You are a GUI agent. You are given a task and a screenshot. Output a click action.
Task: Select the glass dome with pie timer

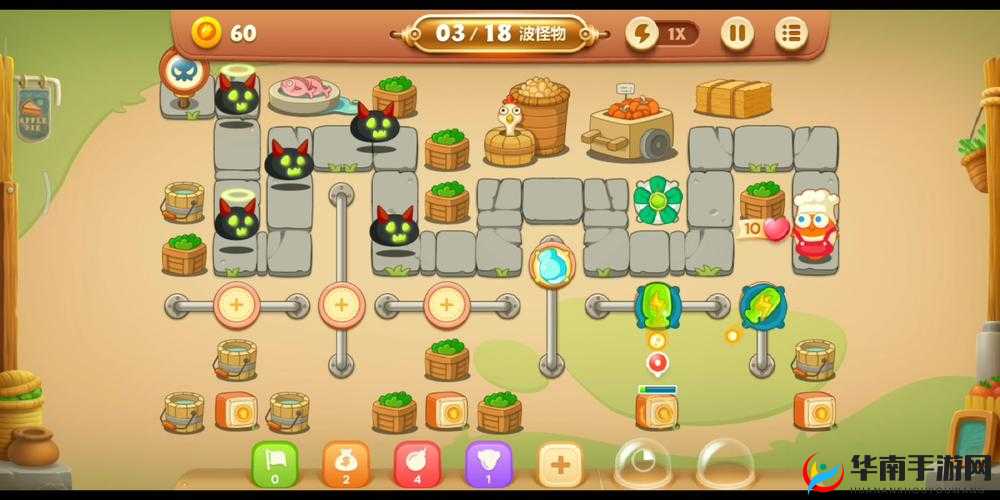click(x=642, y=464)
